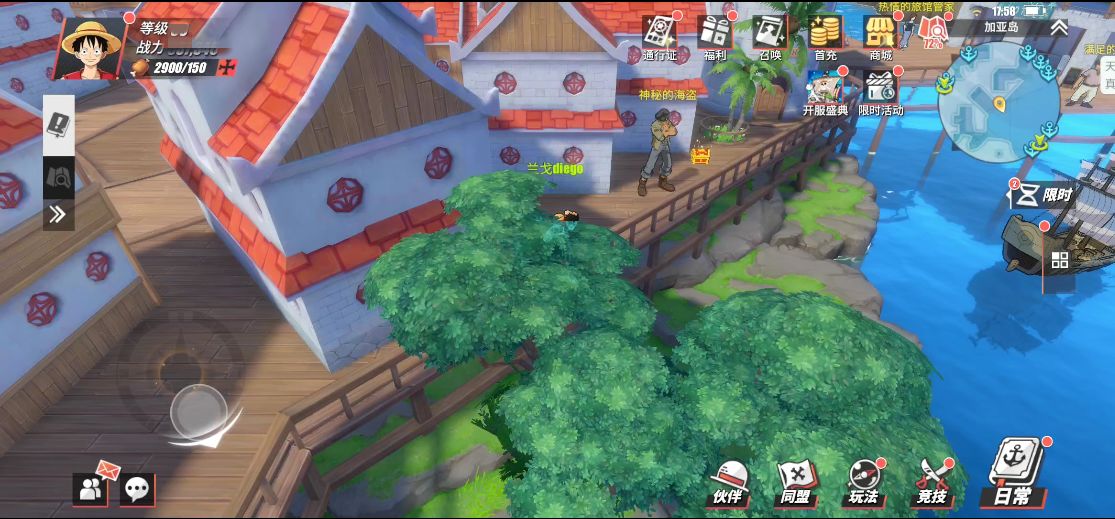Screen dimensions: 1115x519
Task: Open the 玩法 gameplay modes menu
Action: click(863, 481)
